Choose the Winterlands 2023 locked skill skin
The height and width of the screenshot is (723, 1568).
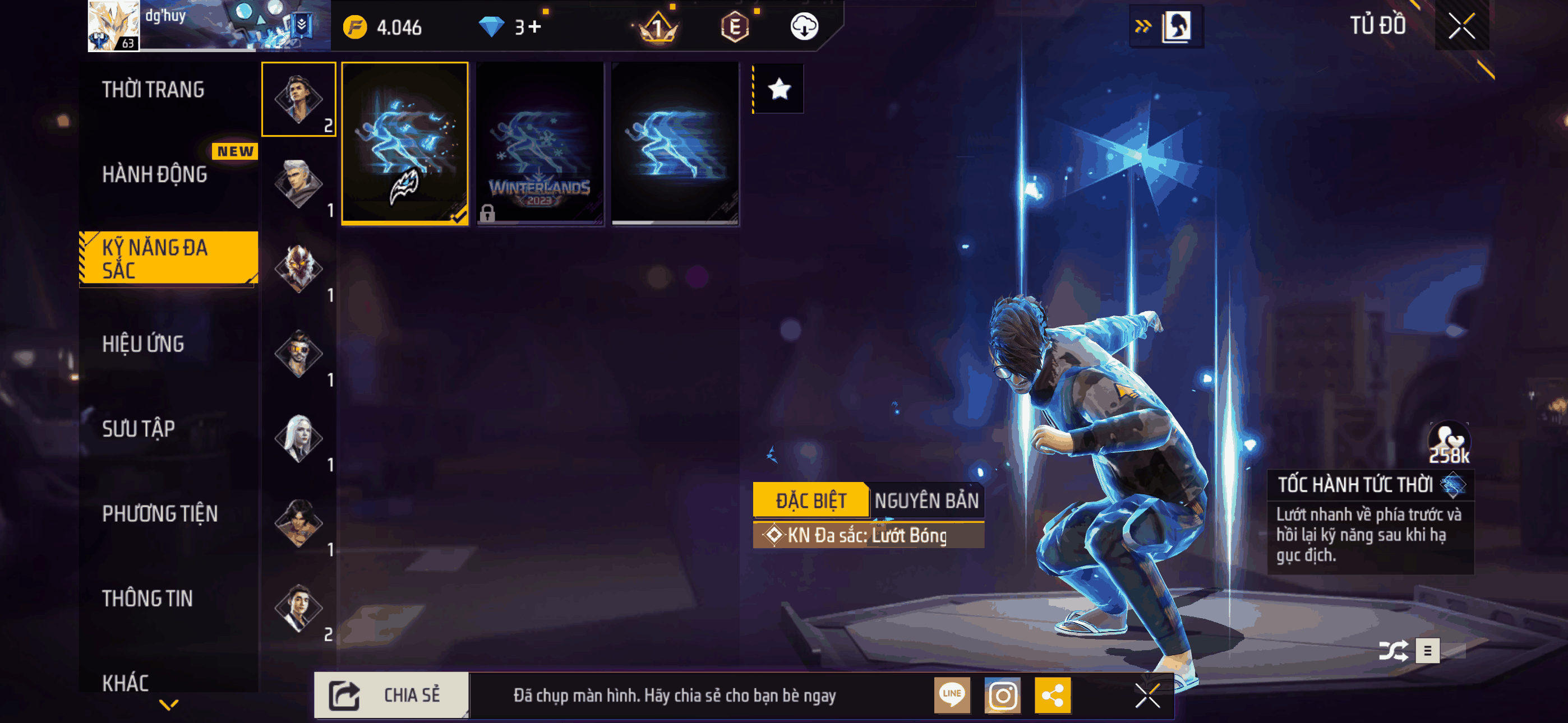point(540,143)
